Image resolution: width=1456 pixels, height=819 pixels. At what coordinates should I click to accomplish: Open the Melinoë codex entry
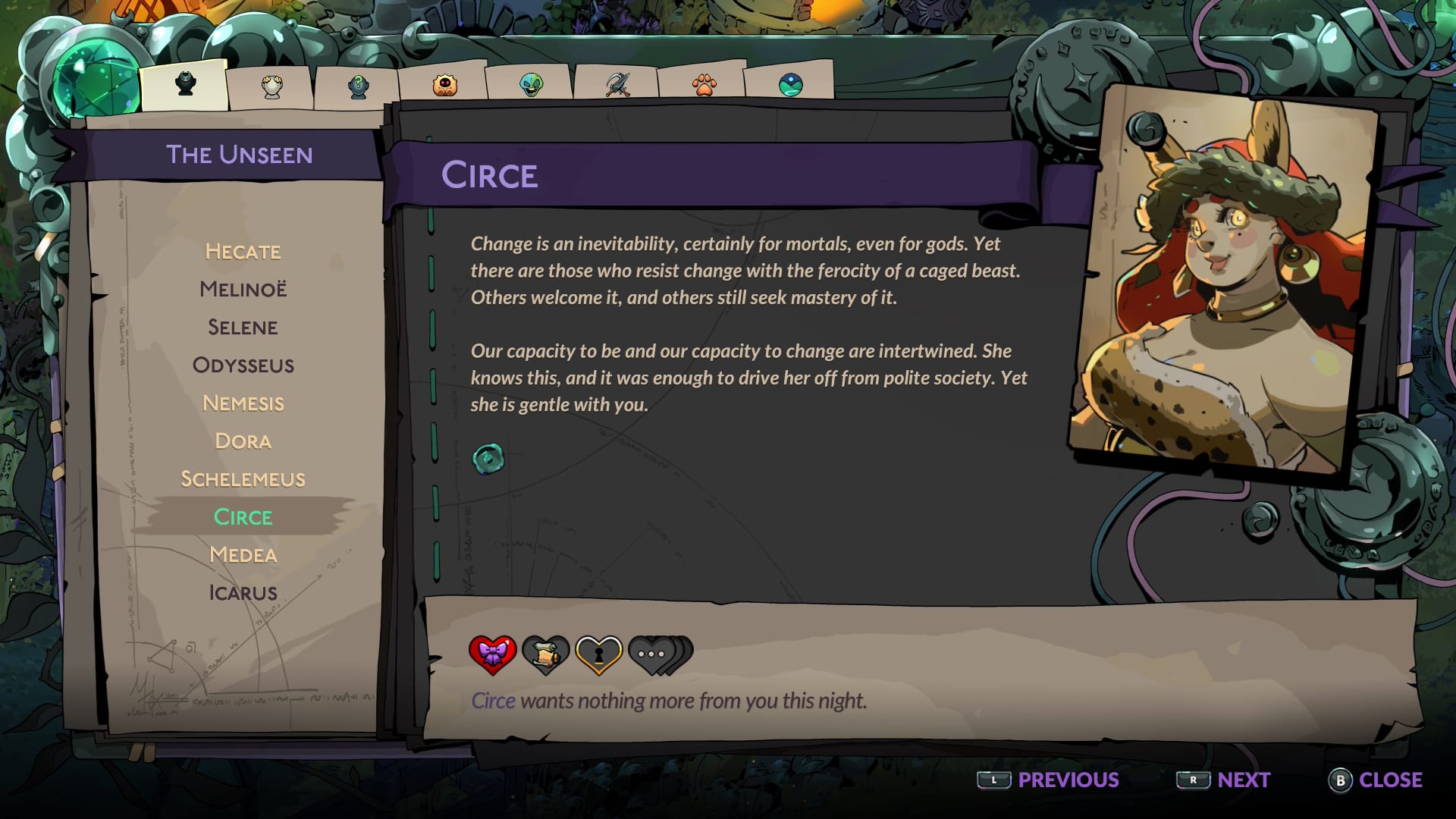point(243,290)
